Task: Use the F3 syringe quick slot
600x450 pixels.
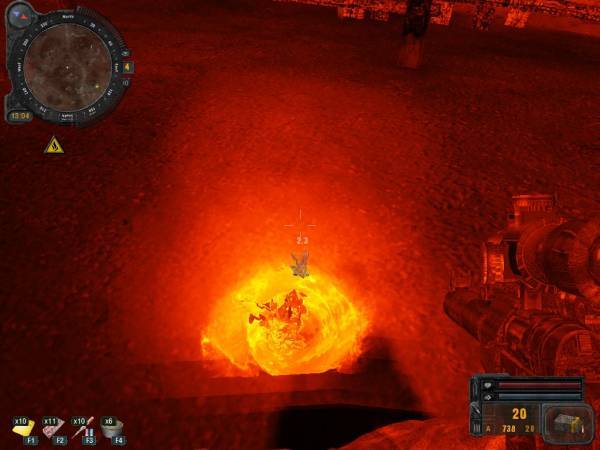Action: pyautogui.click(x=84, y=428)
